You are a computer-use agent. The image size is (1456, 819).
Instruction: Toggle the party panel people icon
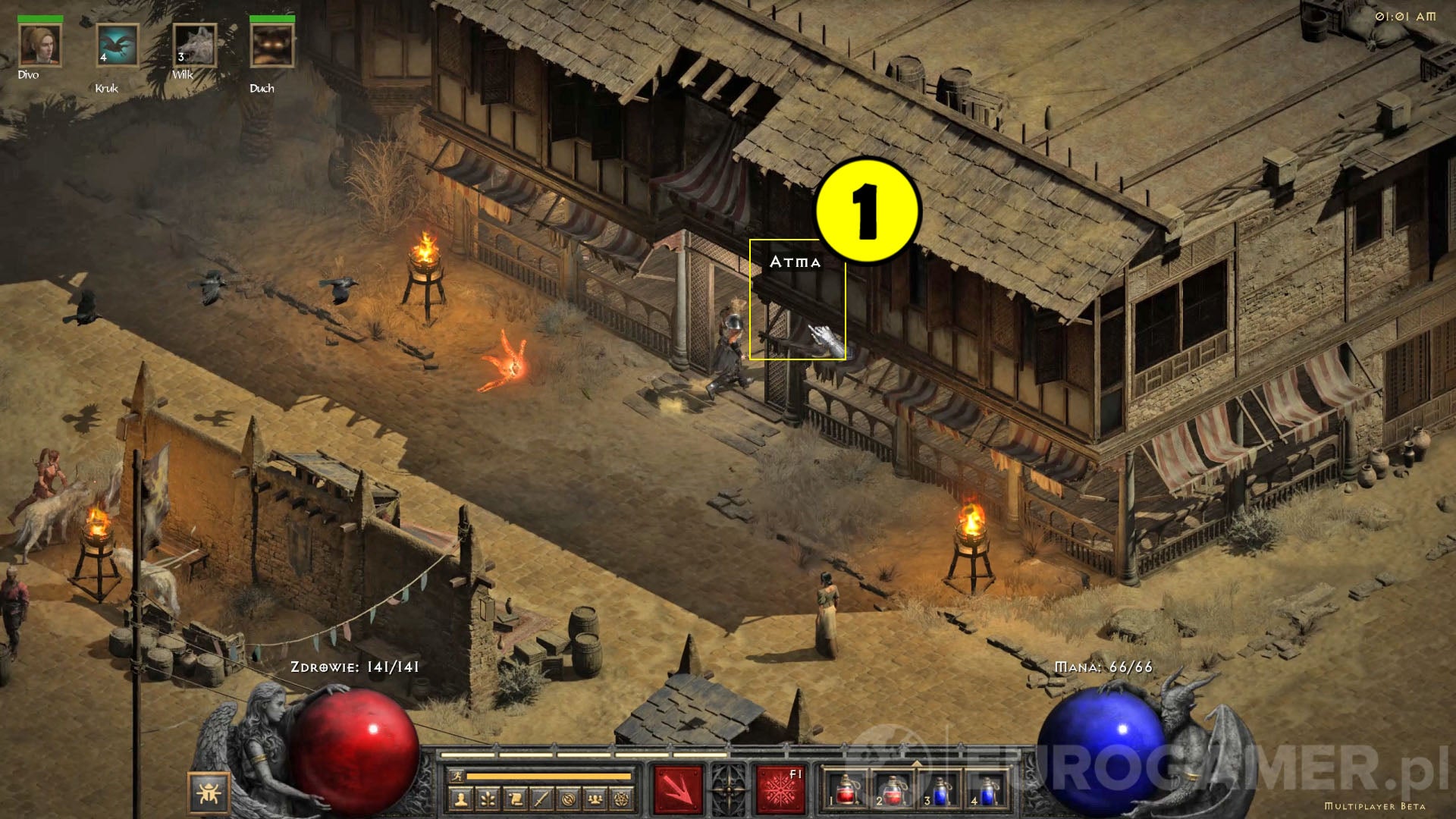(x=594, y=800)
